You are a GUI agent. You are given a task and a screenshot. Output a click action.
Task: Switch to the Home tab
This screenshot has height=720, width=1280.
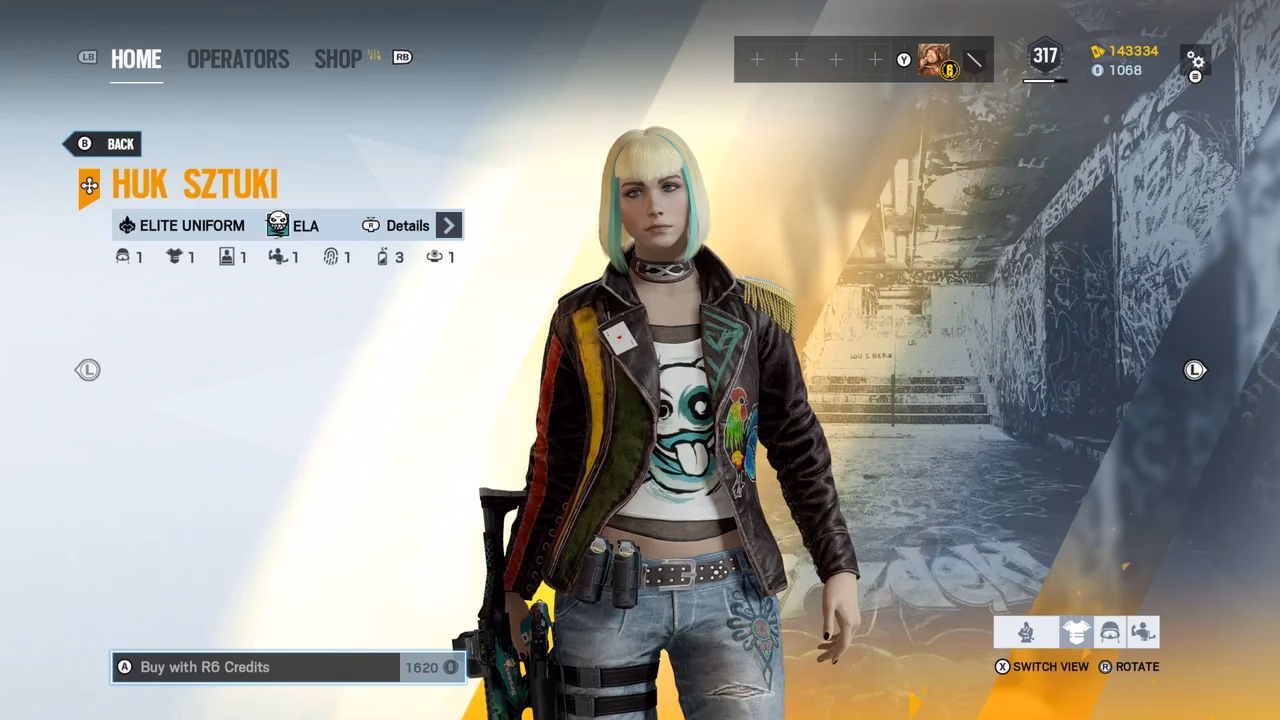coord(136,59)
